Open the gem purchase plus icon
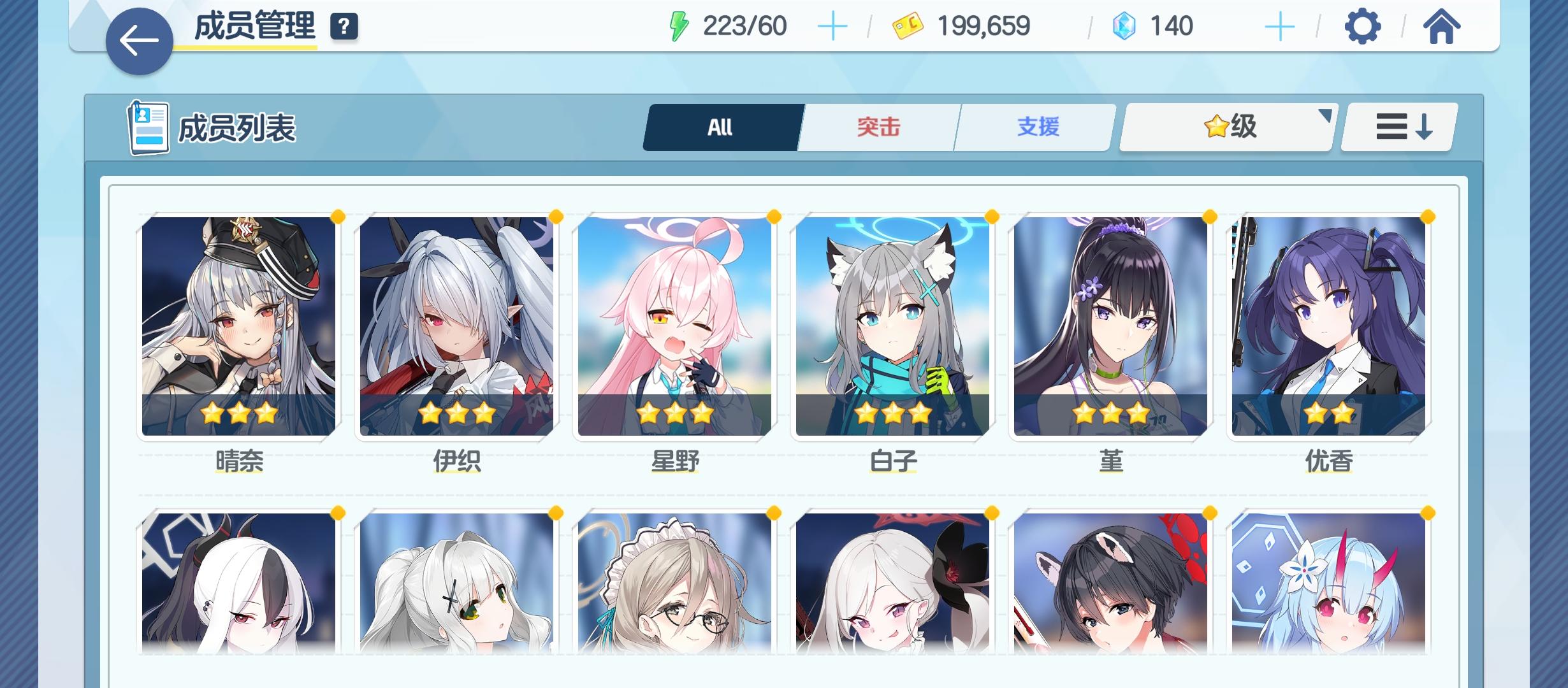This screenshot has height=688, width=1568. 1280,25
